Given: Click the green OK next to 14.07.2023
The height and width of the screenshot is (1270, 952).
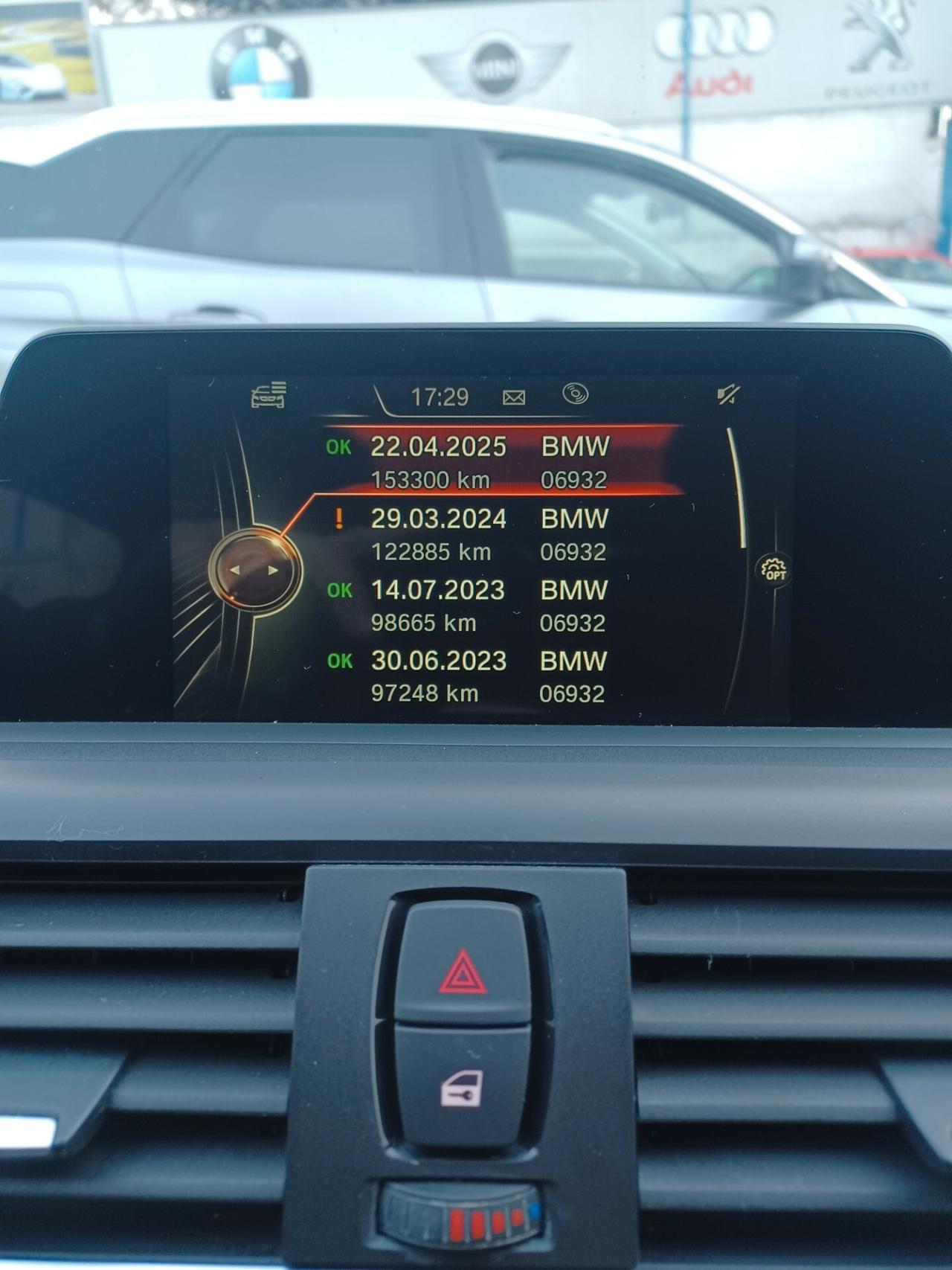Looking at the screenshot, I should (340, 591).
